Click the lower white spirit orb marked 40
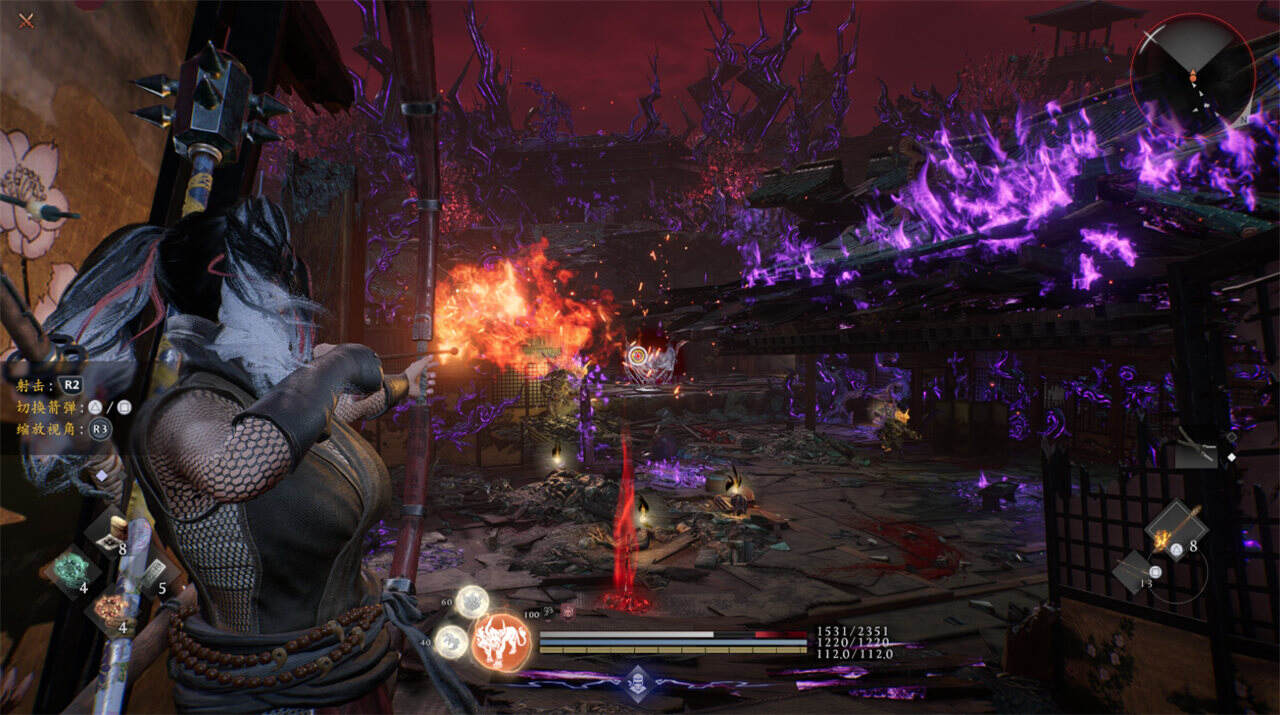Viewport: 1280px width, 715px height. [x=452, y=640]
